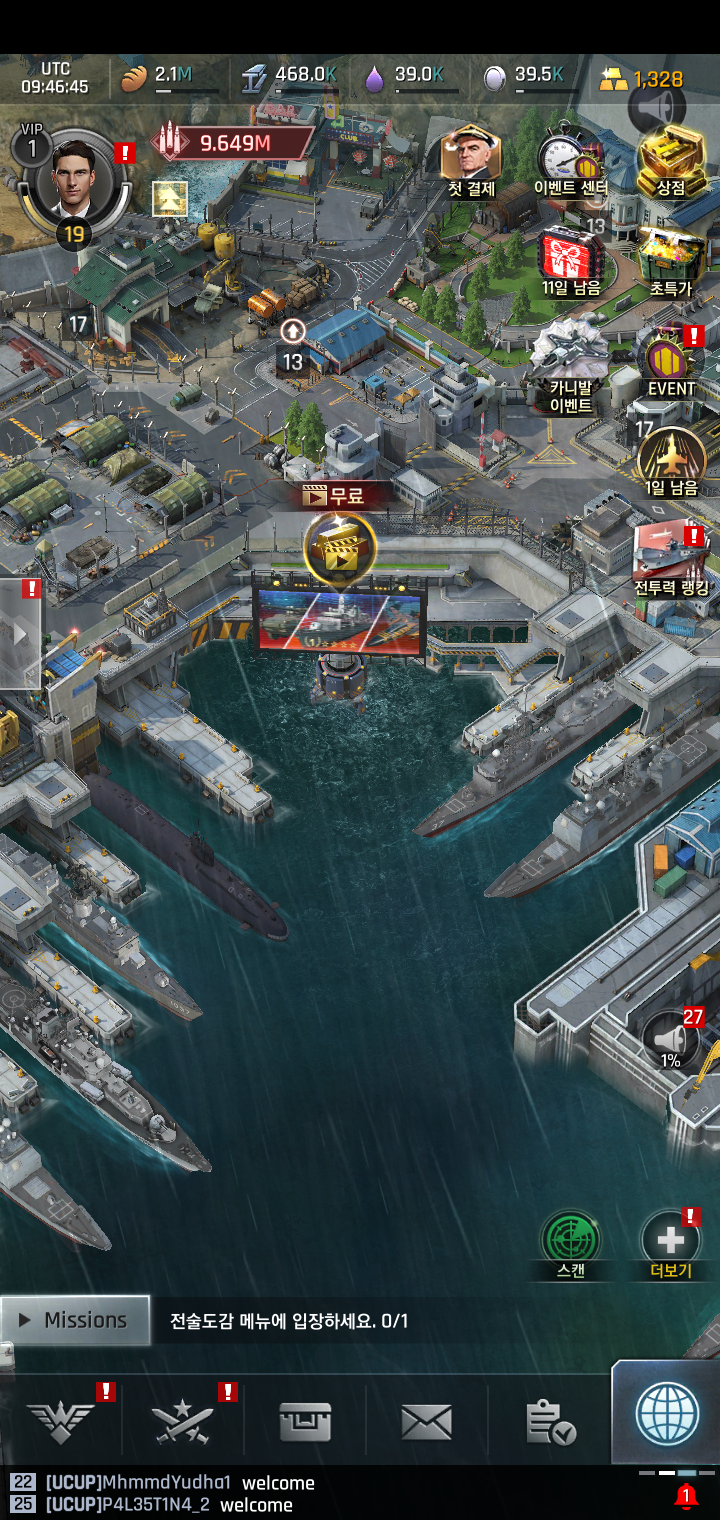Open the 전투력 랭킹 power ranking

pyautogui.click(x=670, y=558)
